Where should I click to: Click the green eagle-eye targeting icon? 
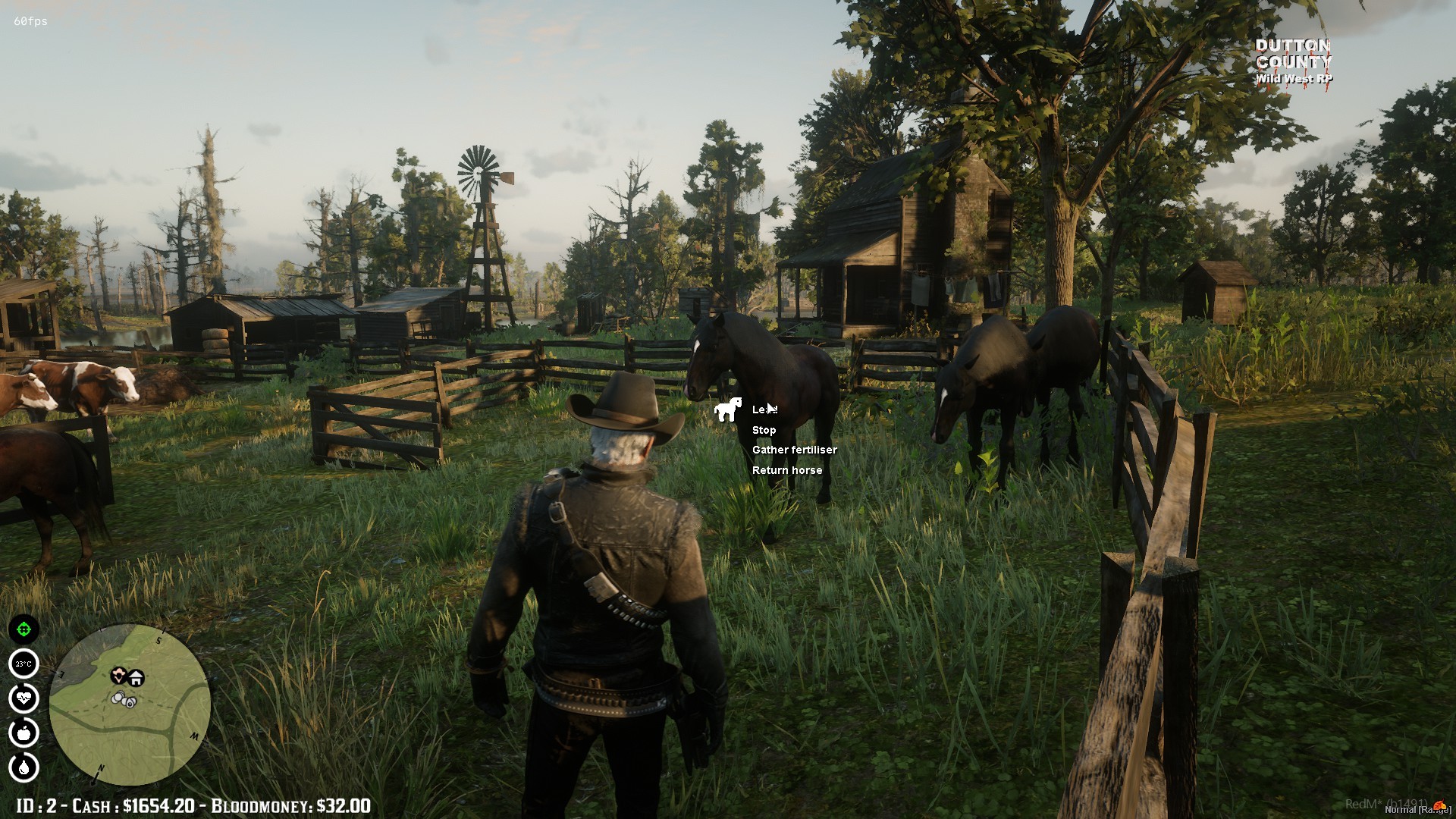(x=24, y=629)
